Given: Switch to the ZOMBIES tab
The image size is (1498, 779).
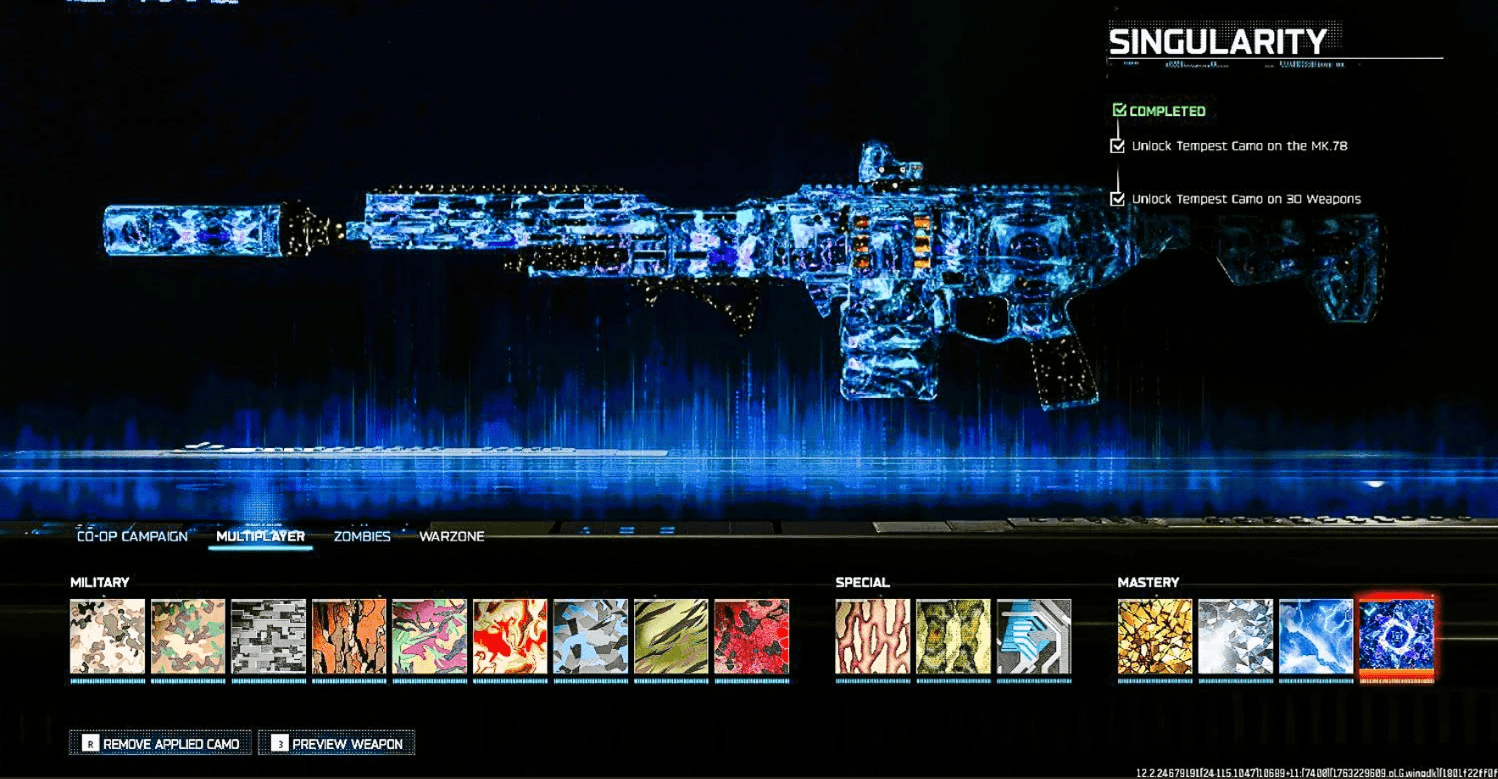Looking at the screenshot, I should (364, 536).
